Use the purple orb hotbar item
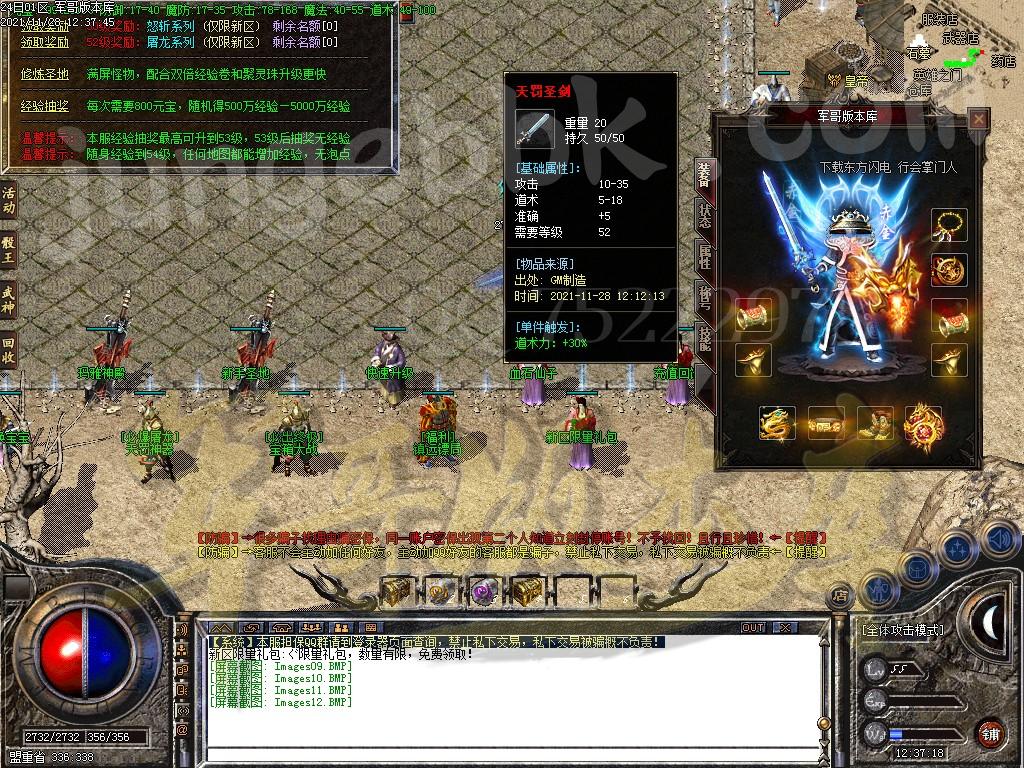 [x=484, y=591]
